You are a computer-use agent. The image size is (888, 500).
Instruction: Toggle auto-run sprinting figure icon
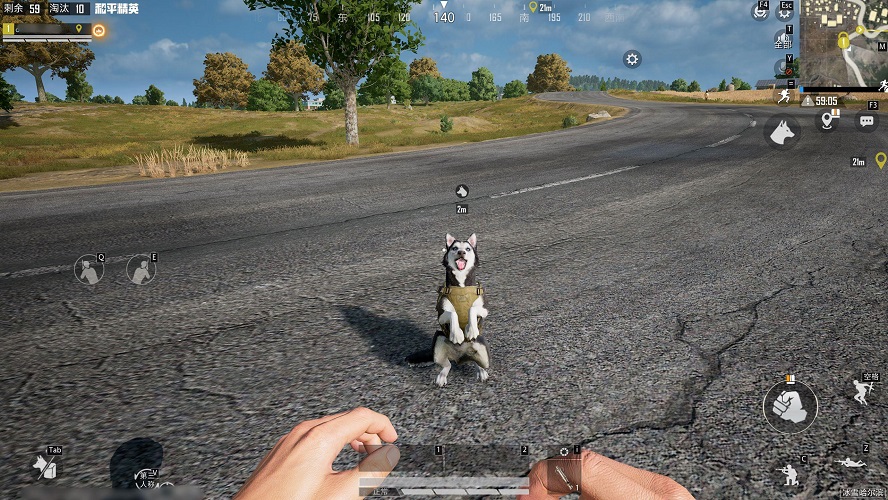tap(784, 96)
